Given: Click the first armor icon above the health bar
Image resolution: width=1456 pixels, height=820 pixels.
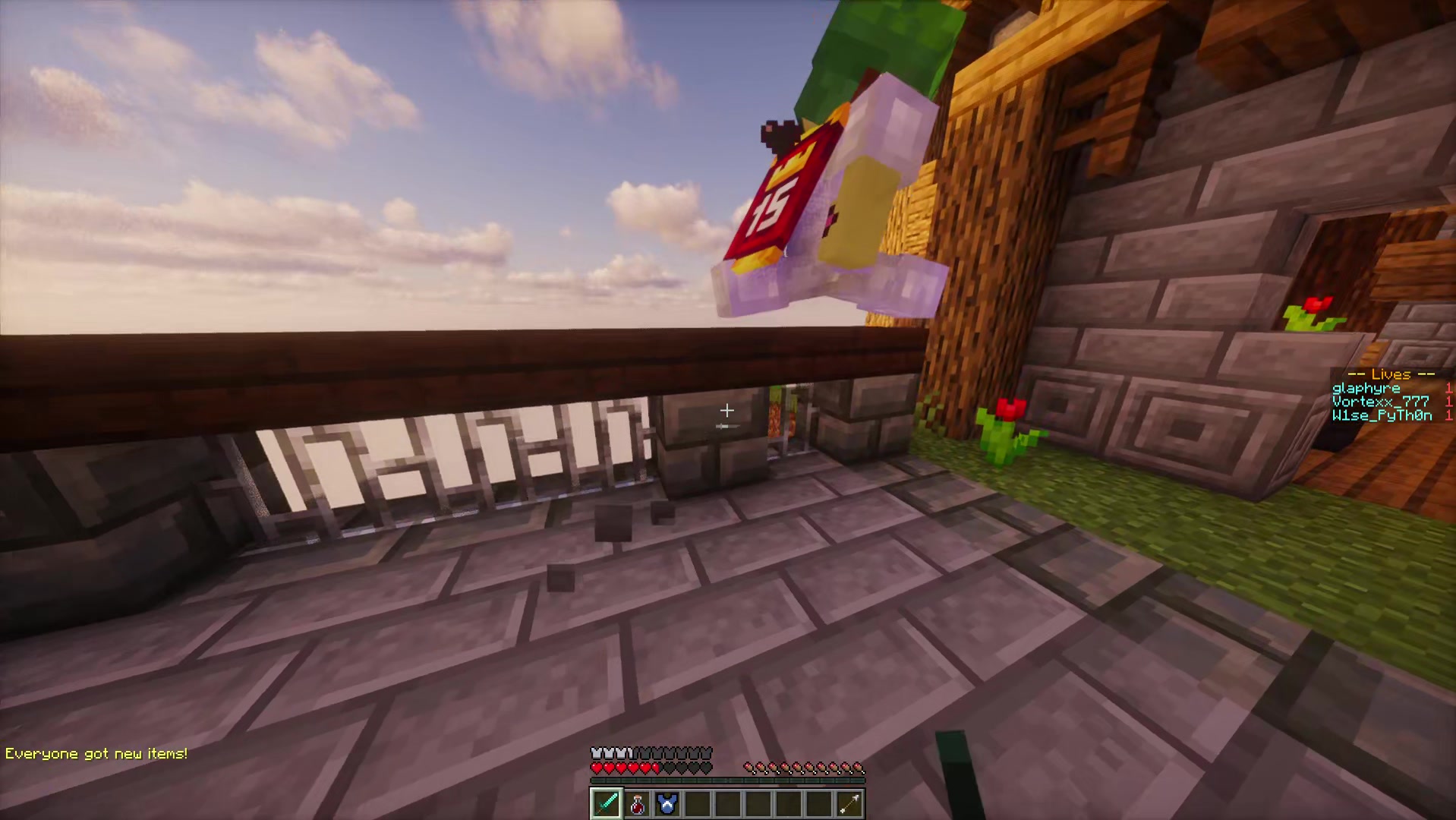Looking at the screenshot, I should point(597,752).
